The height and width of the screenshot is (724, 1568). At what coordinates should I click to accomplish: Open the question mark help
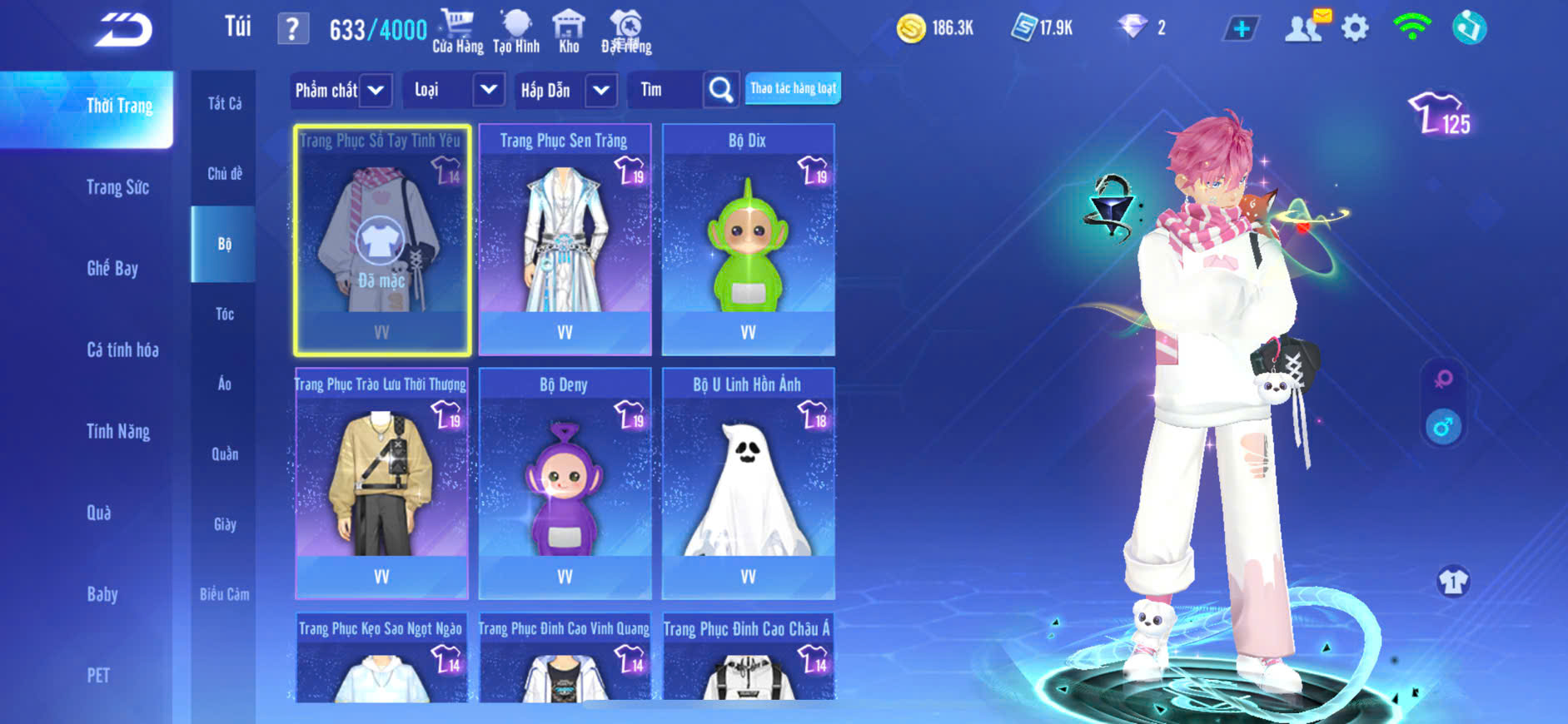292,30
